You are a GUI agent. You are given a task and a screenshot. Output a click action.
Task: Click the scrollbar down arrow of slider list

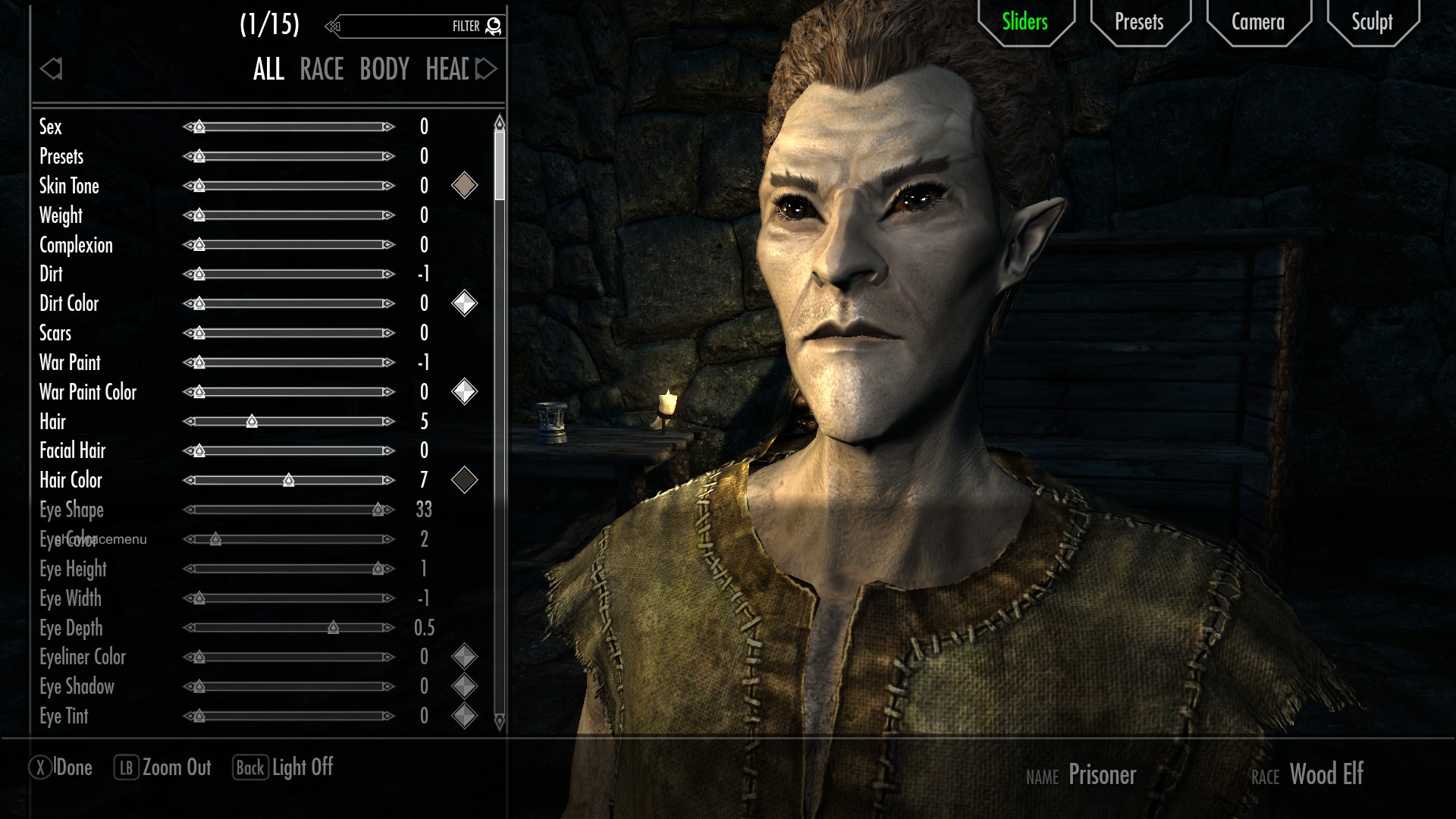(x=499, y=721)
